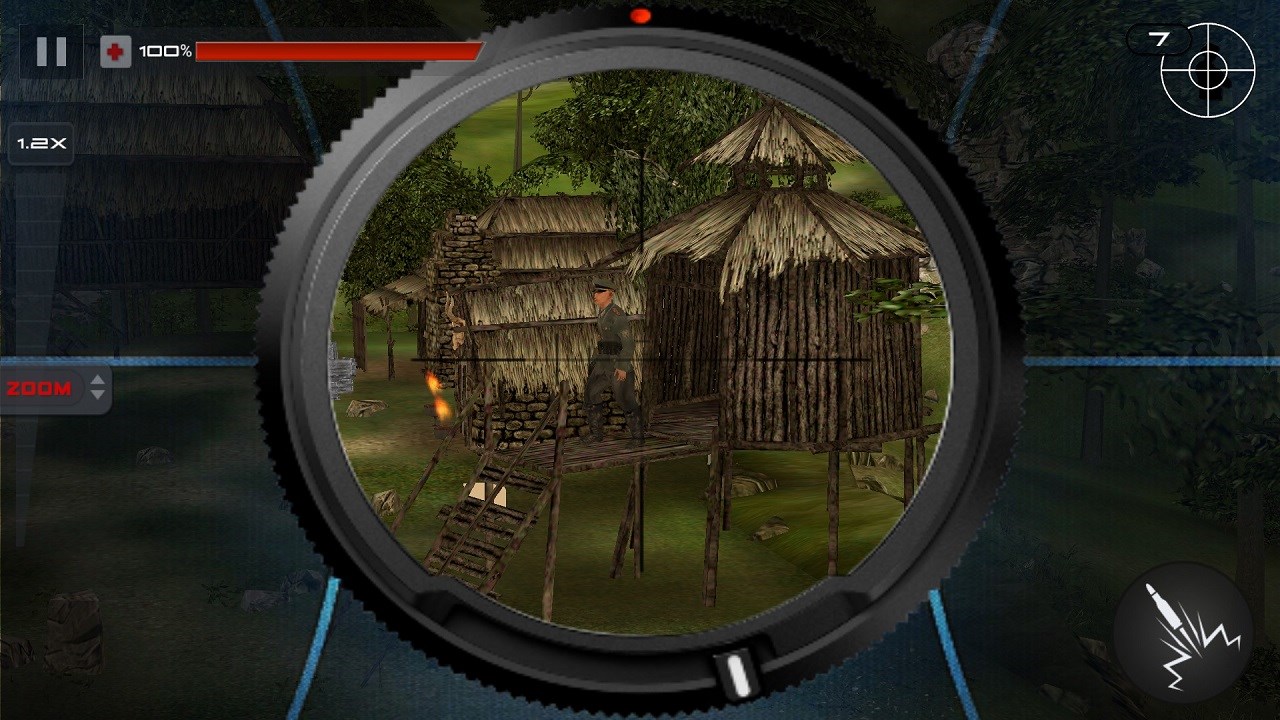Viewport: 1280px width, 720px height.
Task: Select the enemy radar display tab area
Action: coord(1209,70)
